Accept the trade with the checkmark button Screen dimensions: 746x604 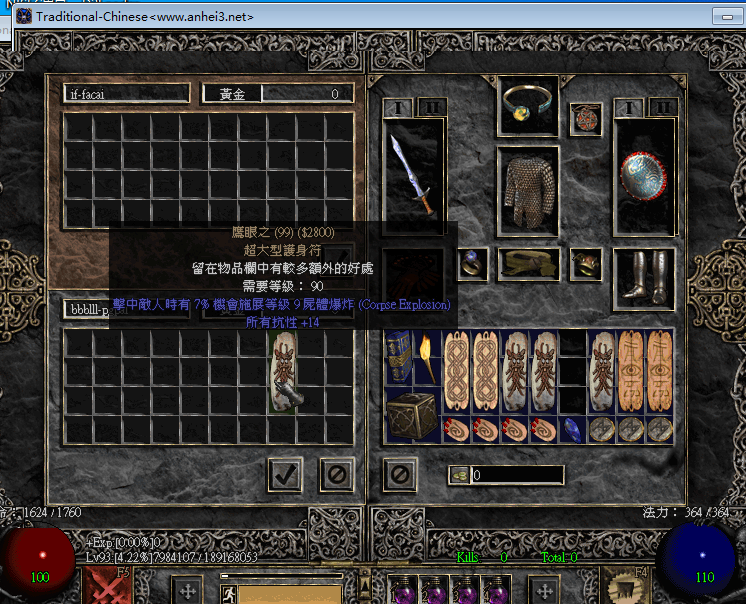[285, 474]
